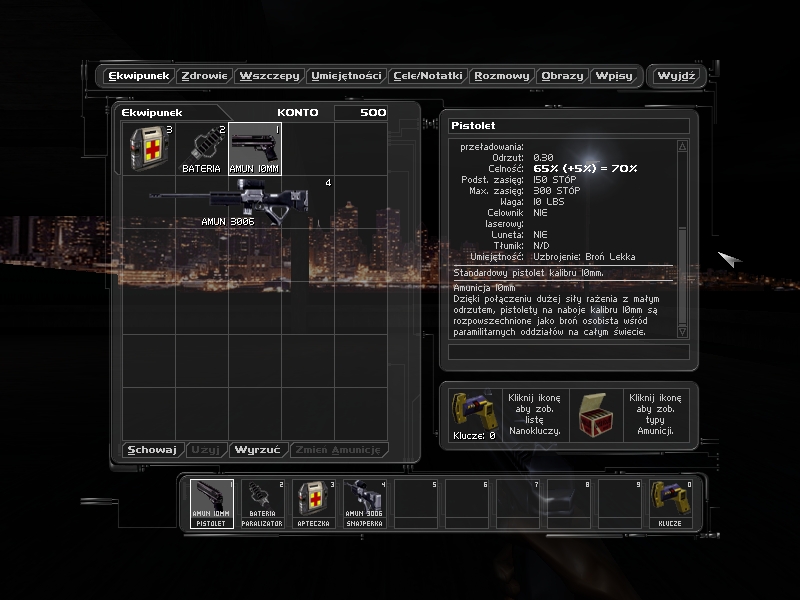Choose the Paralizator hotbar slot
800x600 pixels.
tap(262, 504)
